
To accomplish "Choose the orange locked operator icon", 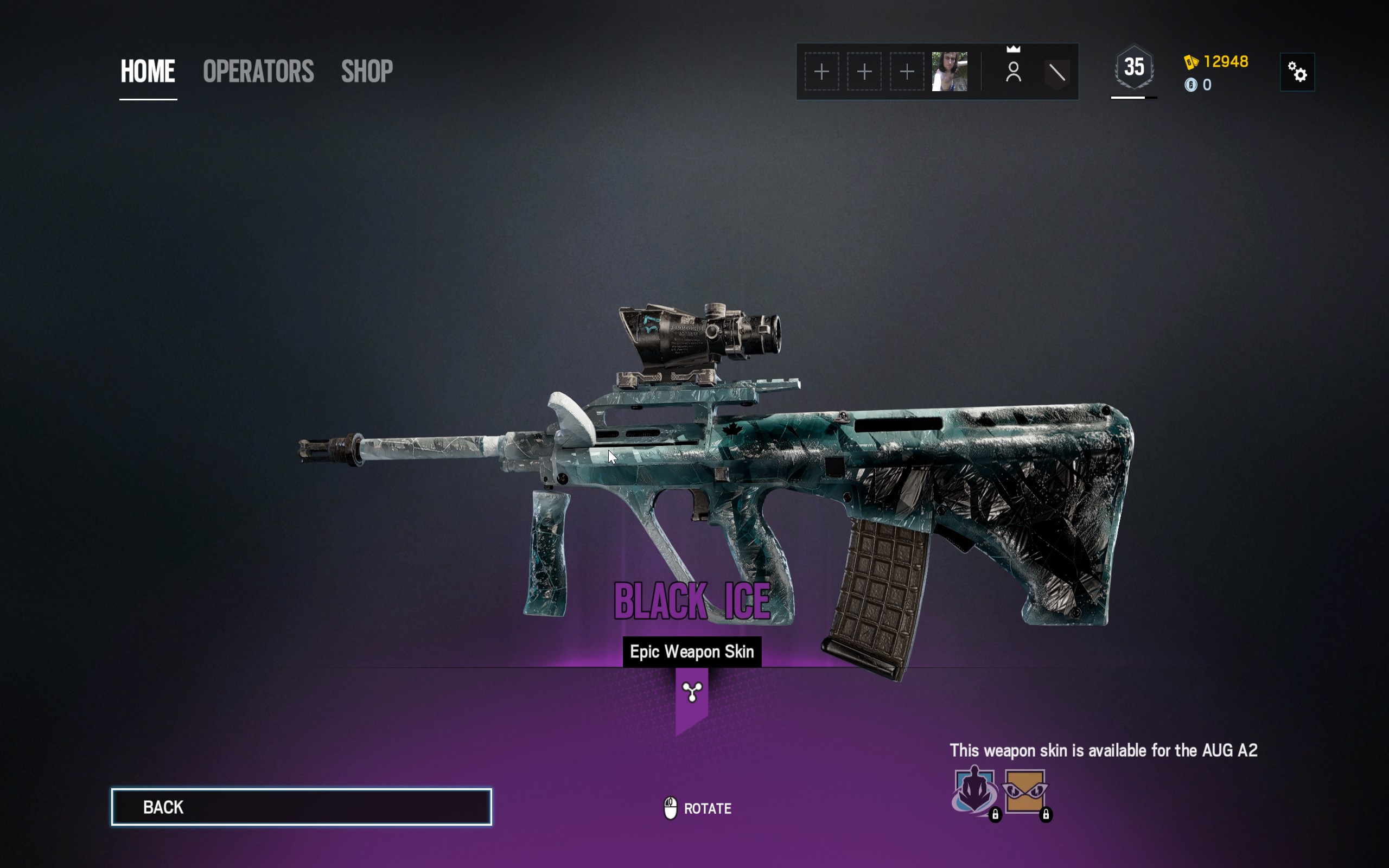I will 1025,791.
